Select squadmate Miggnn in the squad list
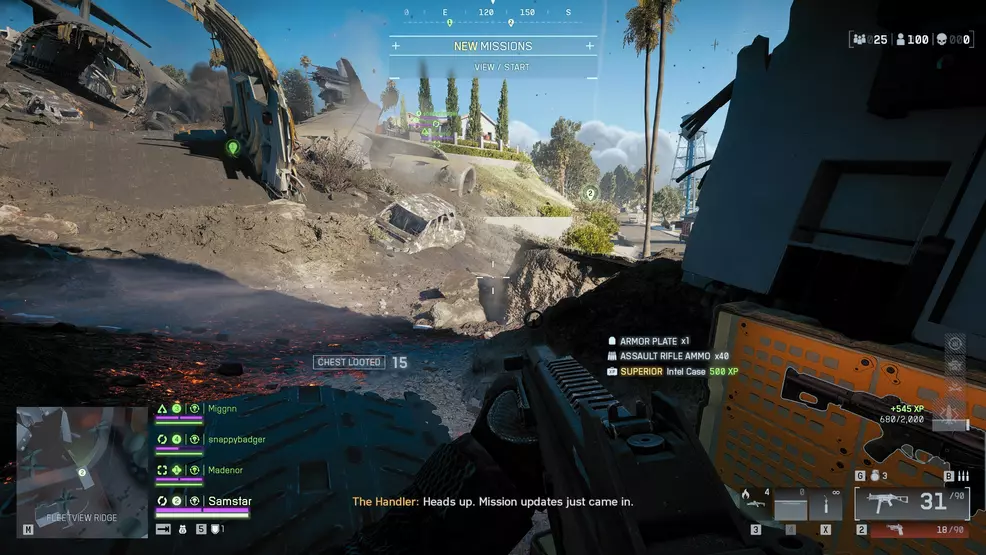The width and height of the screenshot is (986, 555). point(221,408)
